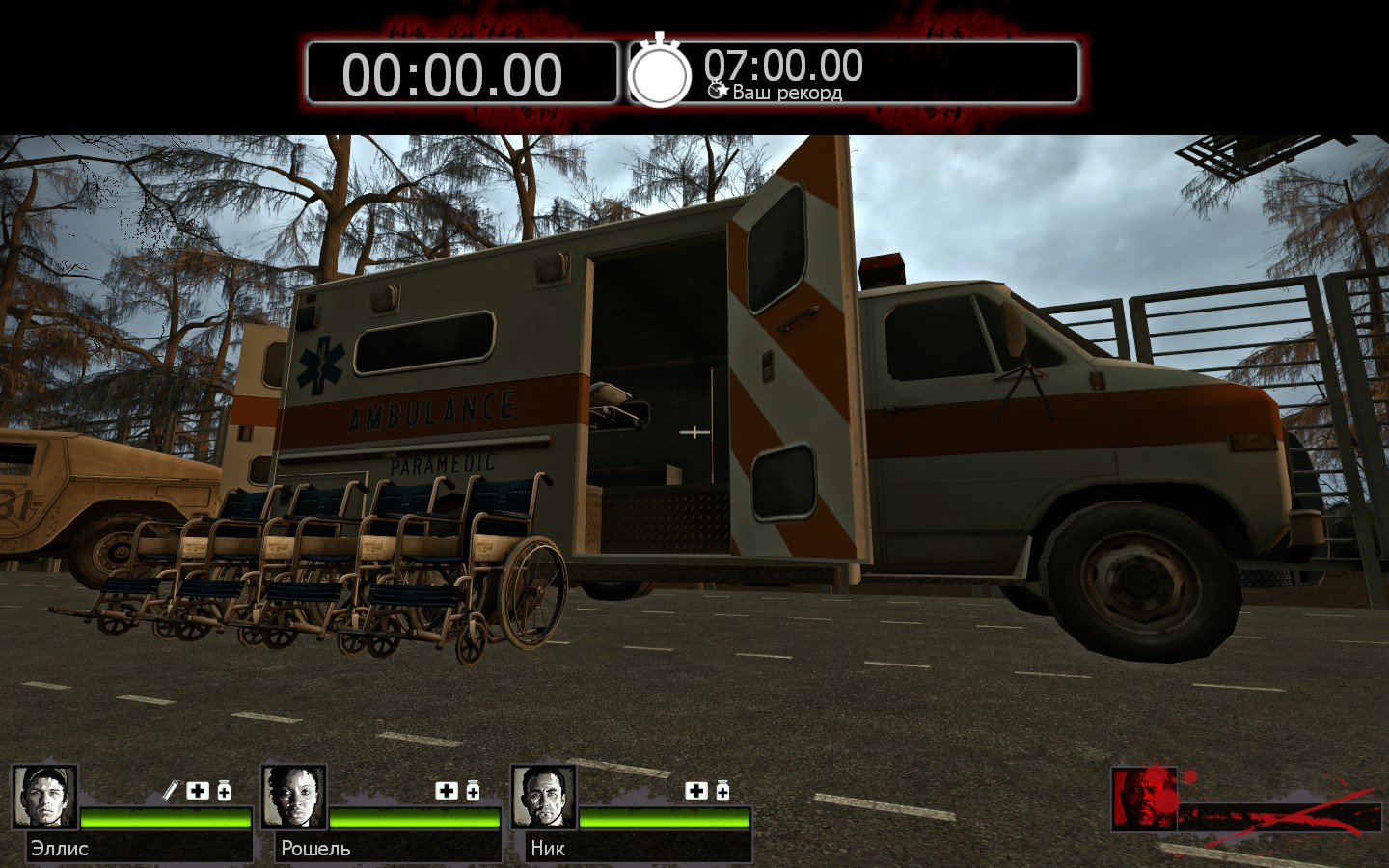Click Nick's pain pills bottle icon
Image resolution: width=1389 pixels, height=868 pixels.
coord(722,791)
